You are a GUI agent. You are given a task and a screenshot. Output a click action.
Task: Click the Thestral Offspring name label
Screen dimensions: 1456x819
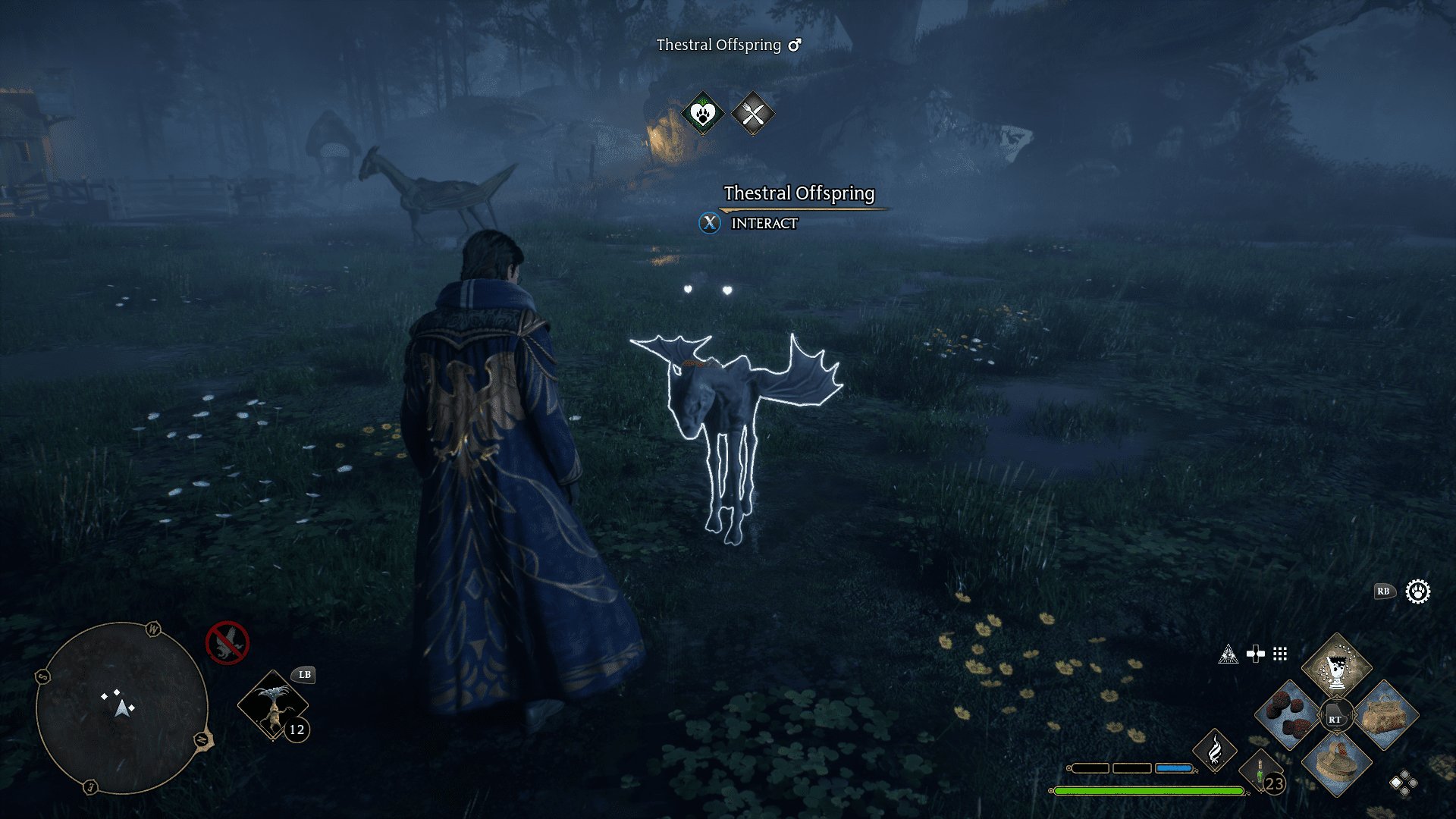point(799,194)
